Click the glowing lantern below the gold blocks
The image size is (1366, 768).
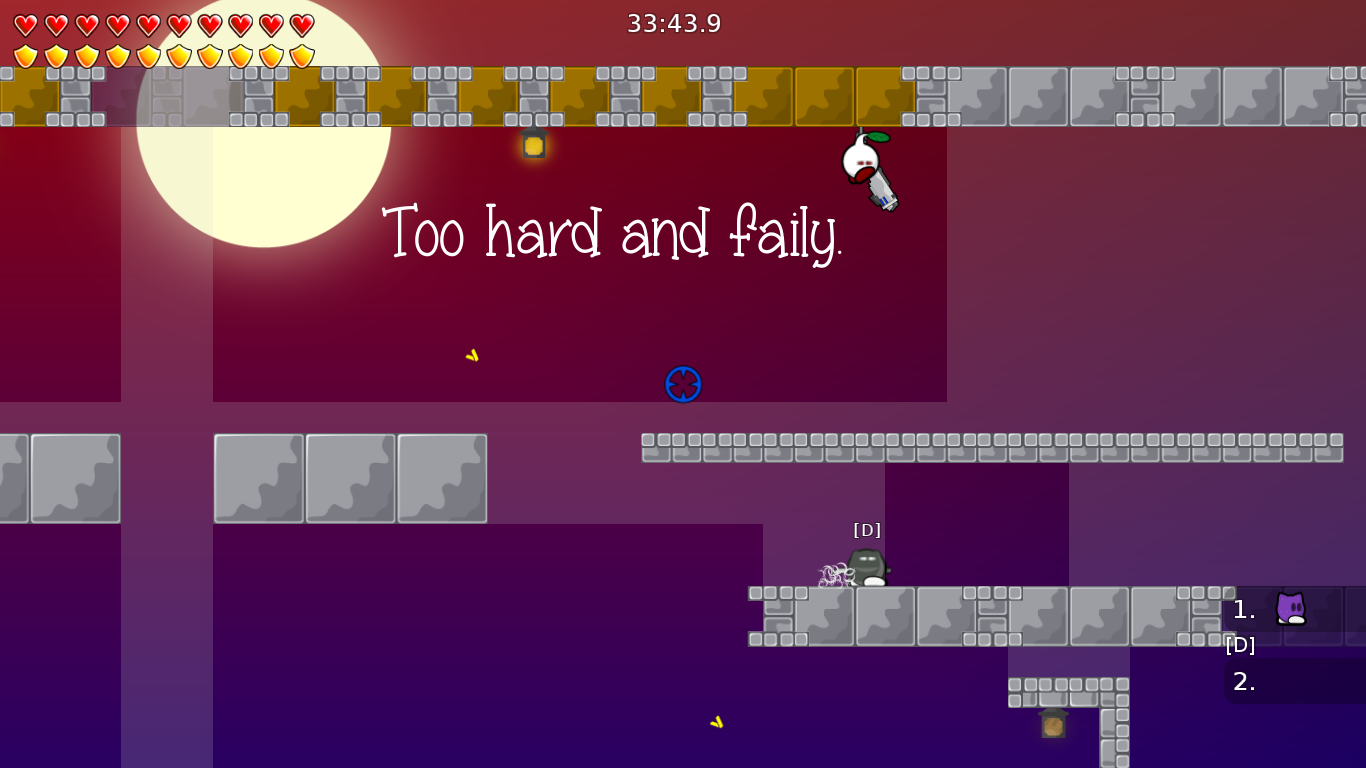tap(532, 146)
